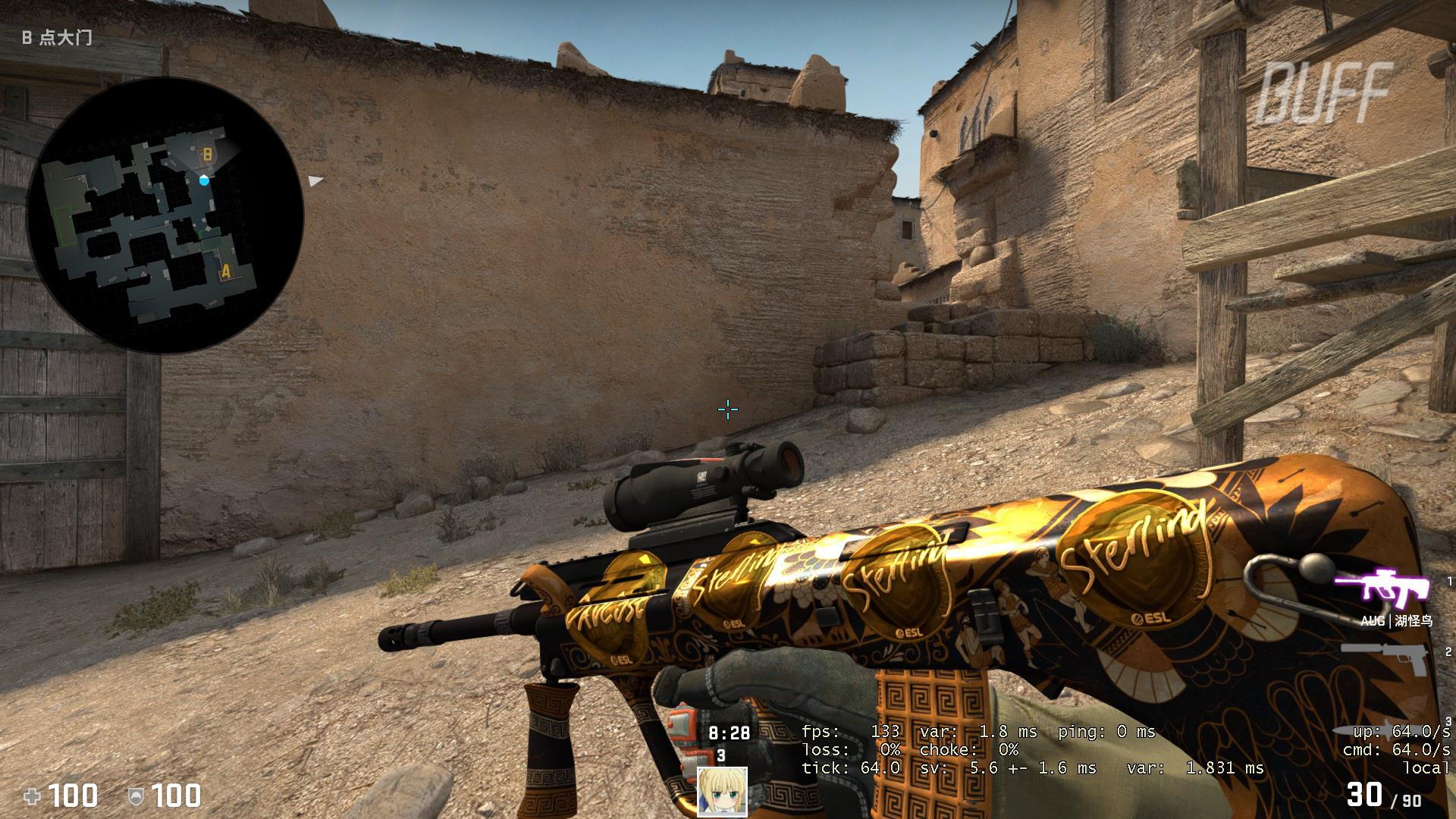Click the health cross icon

[33, 797]
